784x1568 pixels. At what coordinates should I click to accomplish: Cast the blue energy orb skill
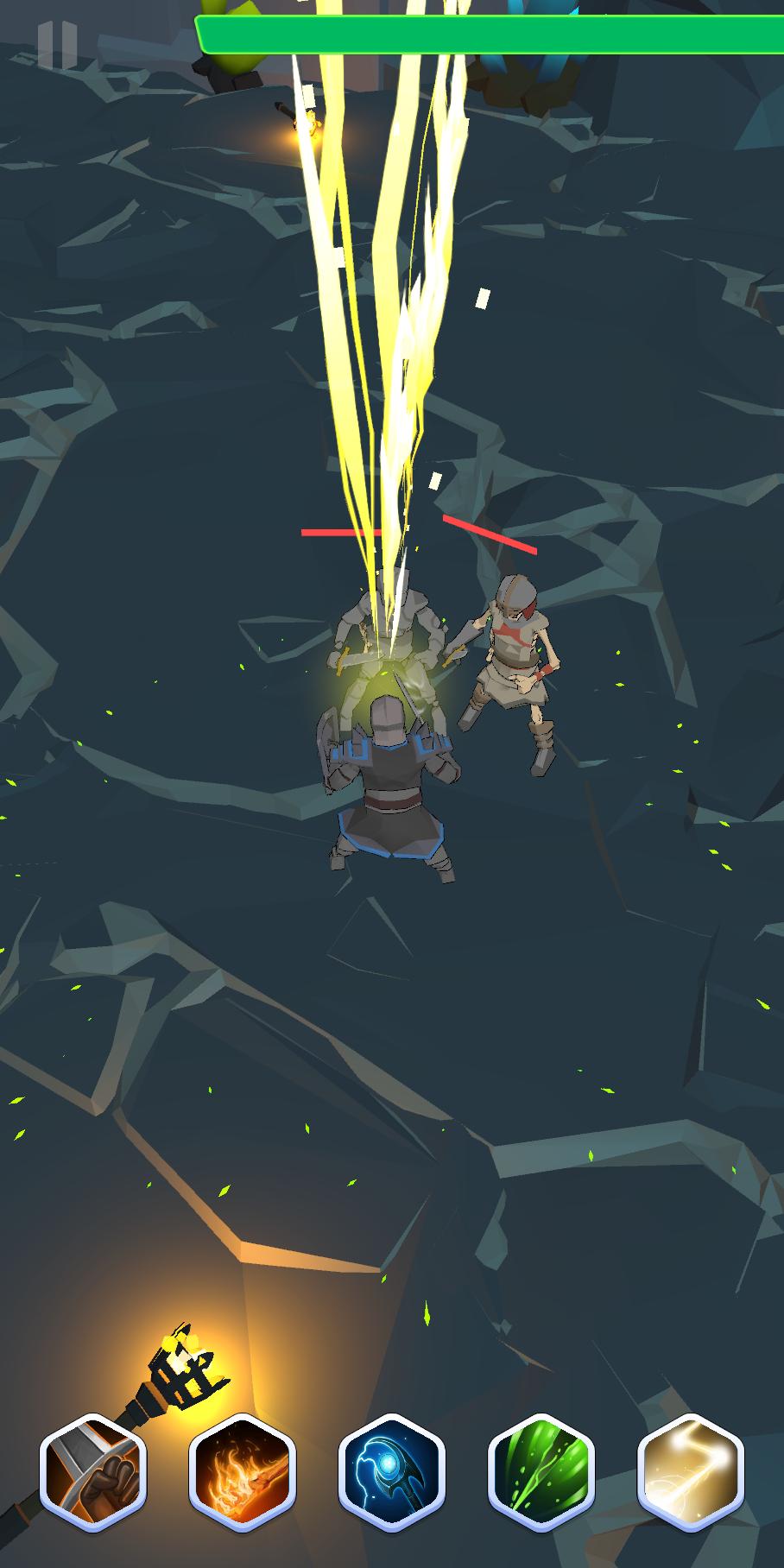click(392, 1472)
